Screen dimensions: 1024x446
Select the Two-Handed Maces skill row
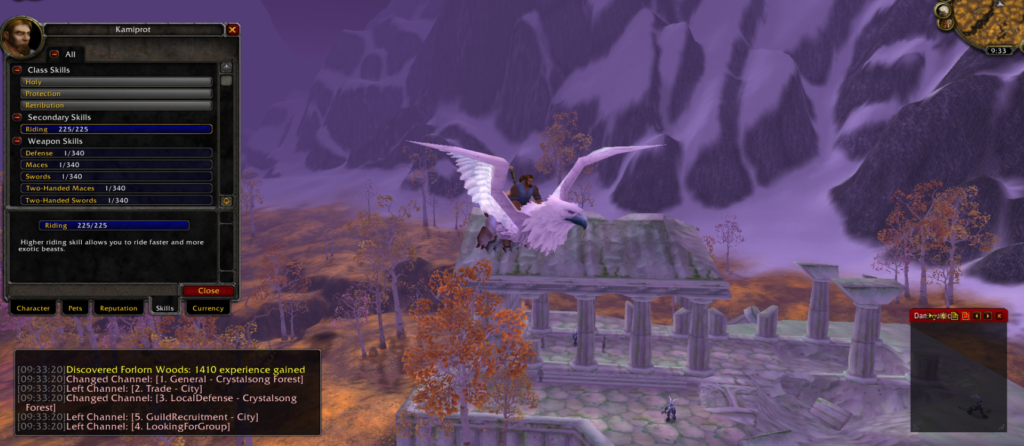[x=116, y=188]
